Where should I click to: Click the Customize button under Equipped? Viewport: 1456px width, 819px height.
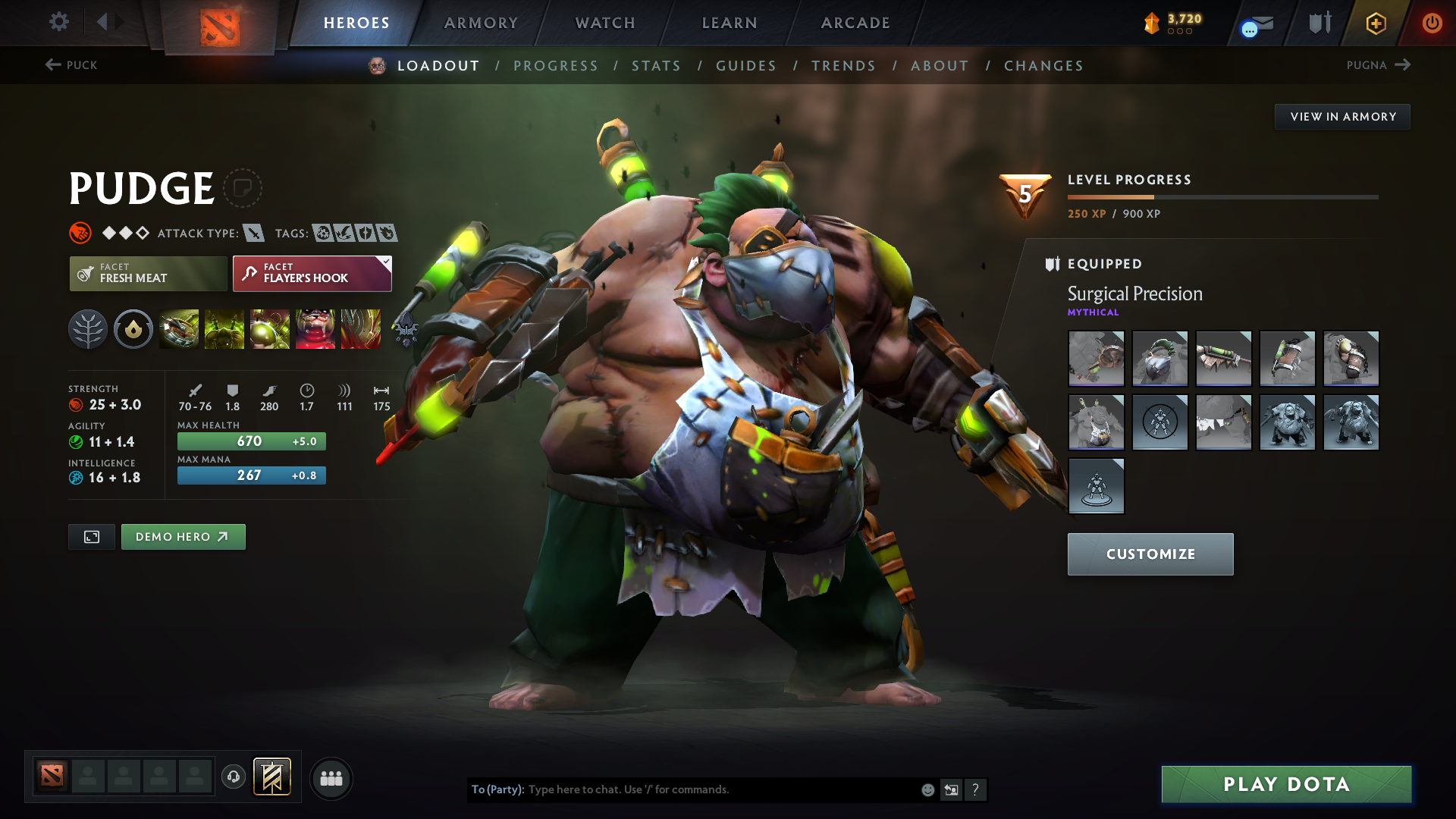click(1150, 554)
